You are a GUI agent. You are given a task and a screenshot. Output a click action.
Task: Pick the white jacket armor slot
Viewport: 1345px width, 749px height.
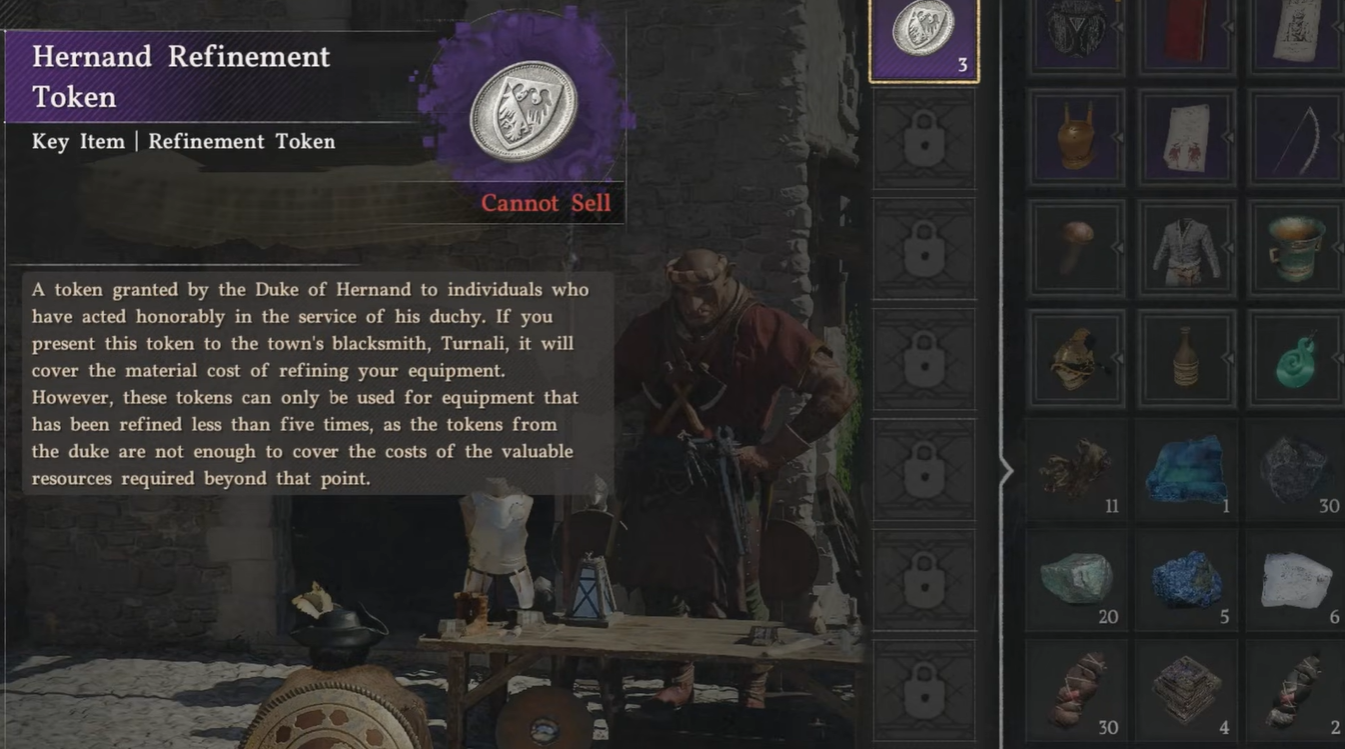coord(1186,247)
